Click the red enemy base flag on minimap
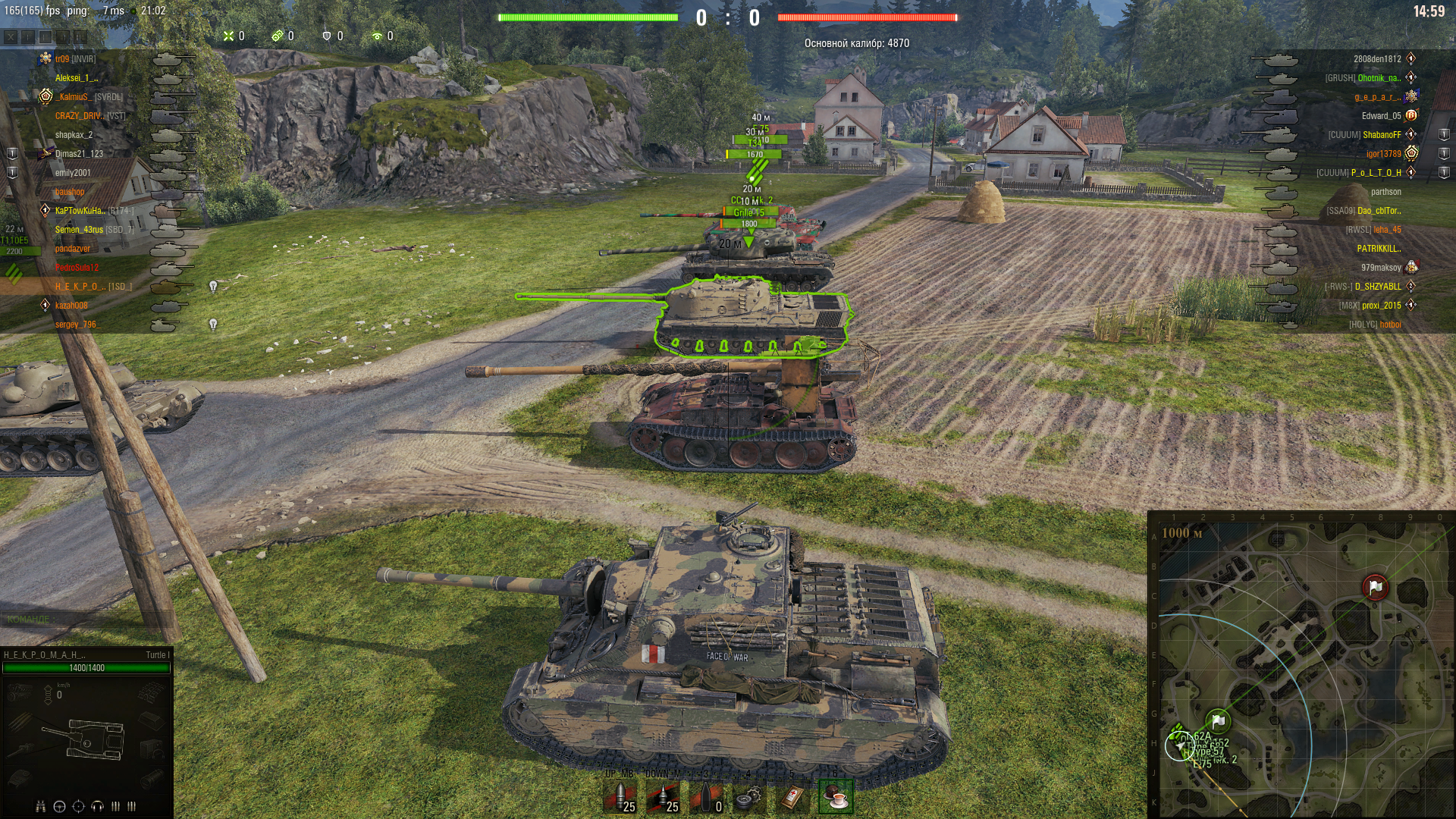Viewport: 1456px width, 819px height. pos(1375,587)
